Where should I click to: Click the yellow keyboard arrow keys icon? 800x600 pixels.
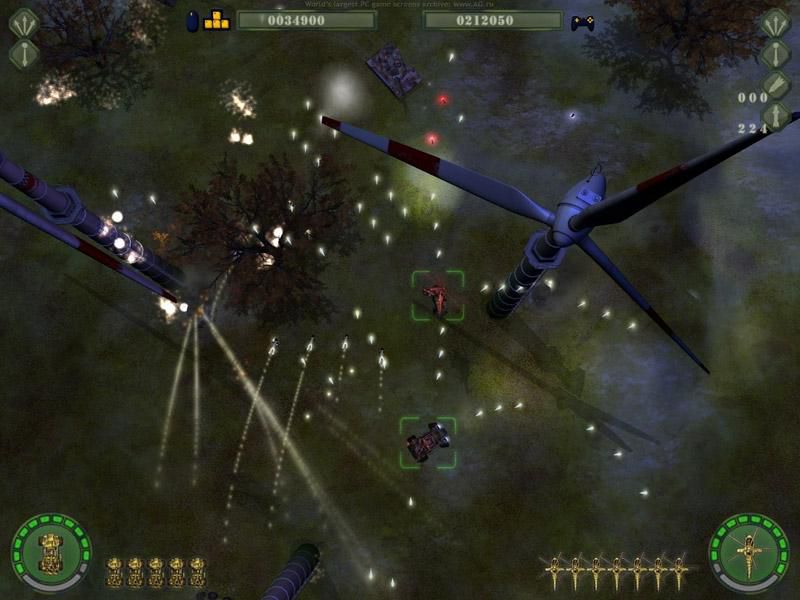coord(217,20)
